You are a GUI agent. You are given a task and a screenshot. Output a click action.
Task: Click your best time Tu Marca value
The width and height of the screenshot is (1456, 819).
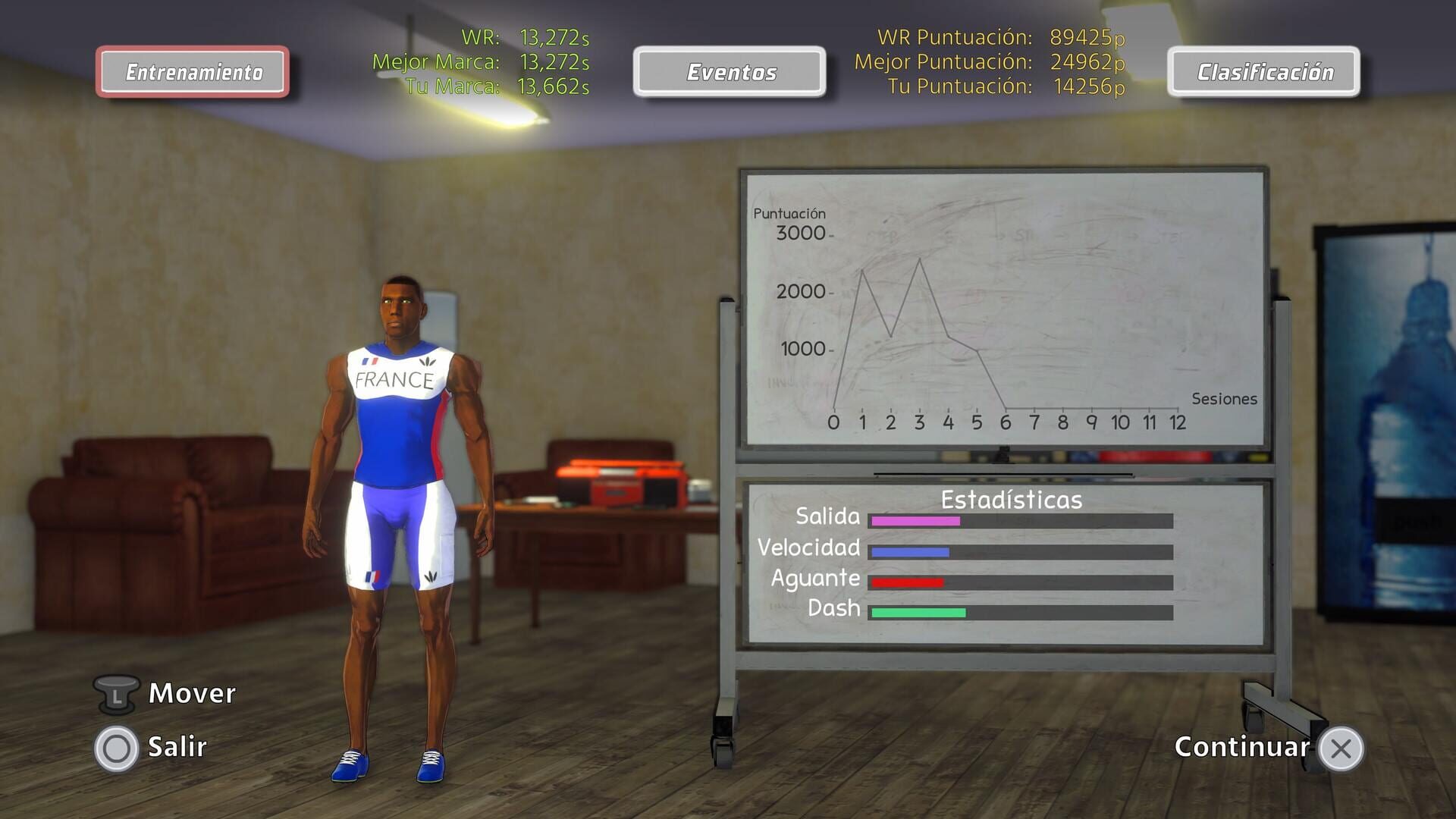[552, 88]
